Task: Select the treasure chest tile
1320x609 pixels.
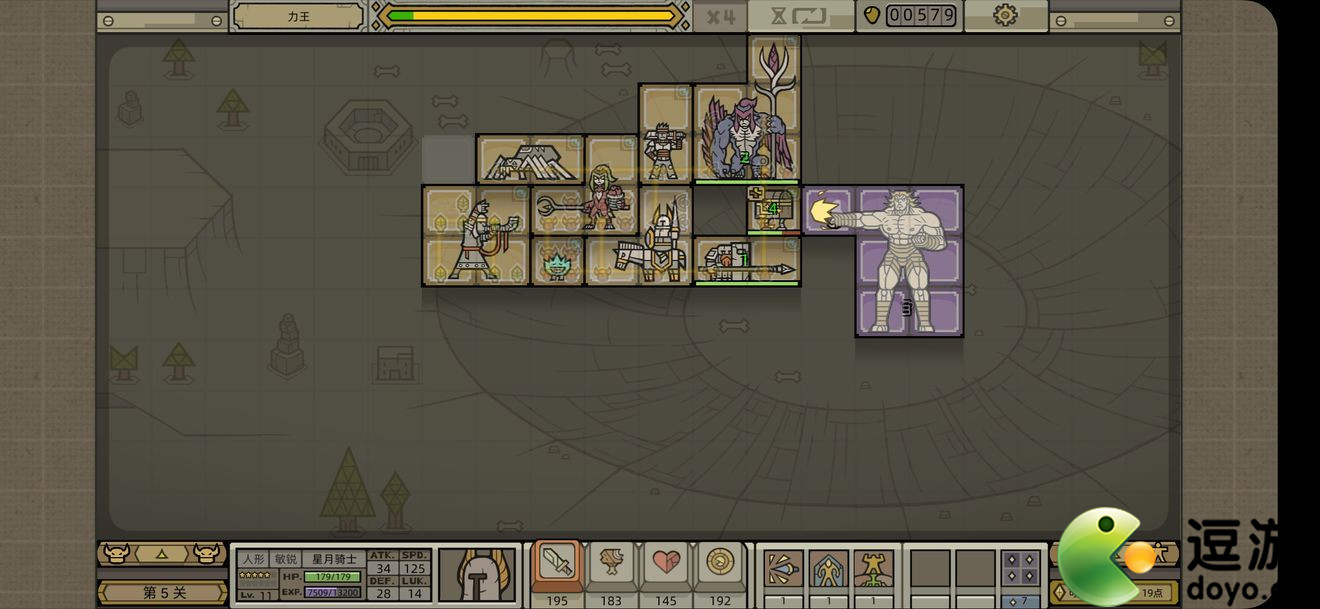Action: 771,209
